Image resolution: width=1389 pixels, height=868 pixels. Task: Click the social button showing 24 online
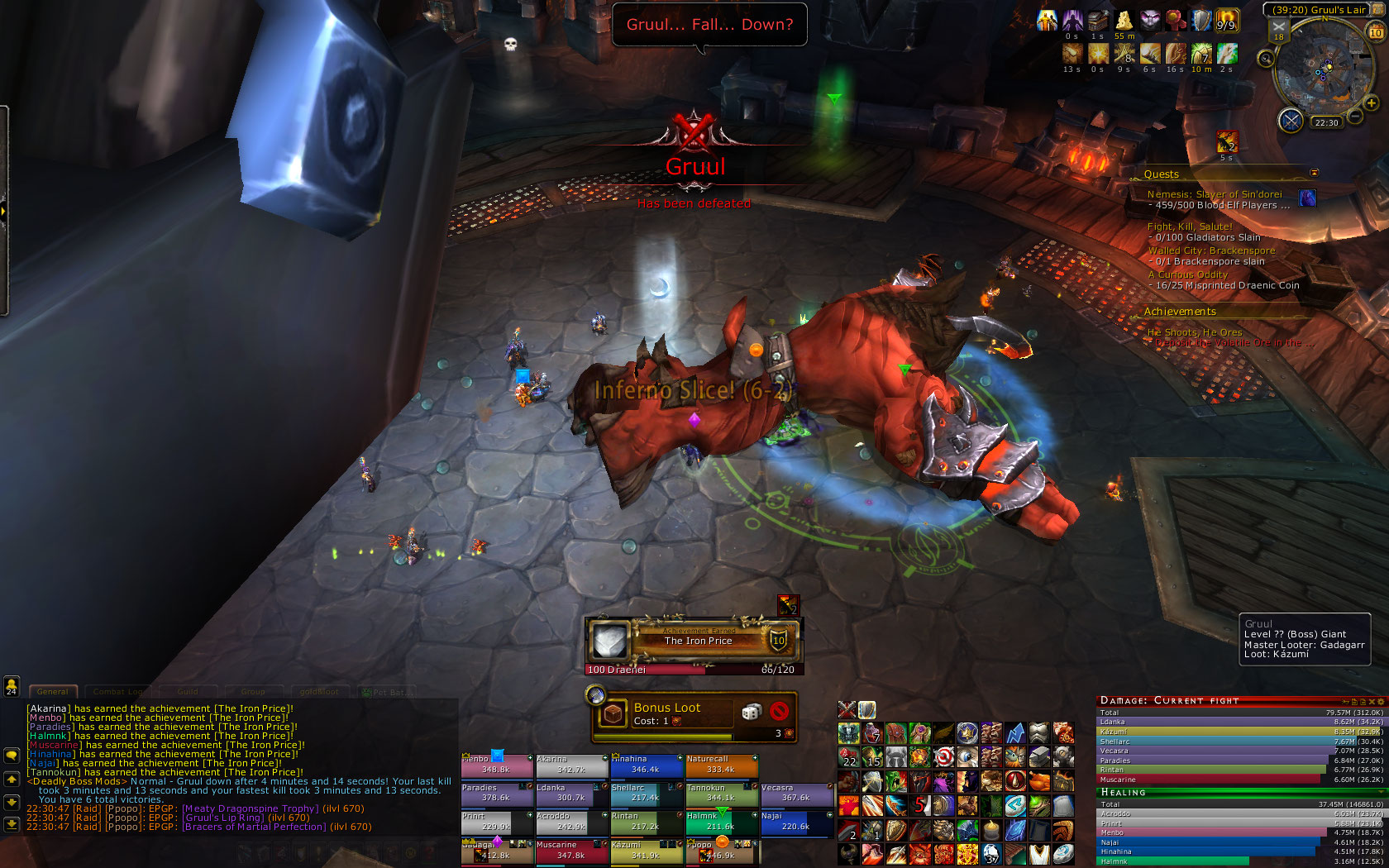(12, 685)
